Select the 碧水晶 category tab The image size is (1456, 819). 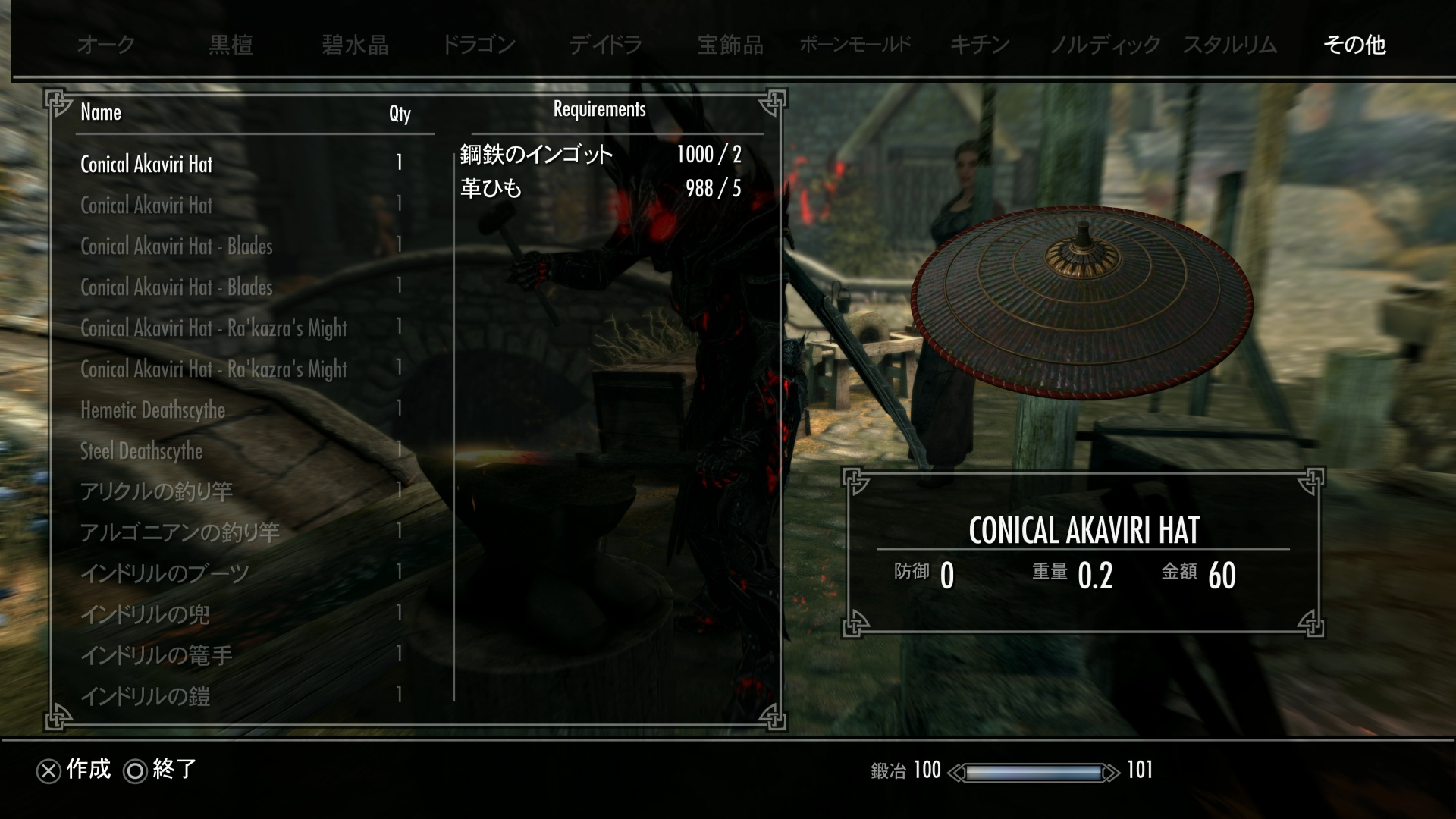coord(355,45)
